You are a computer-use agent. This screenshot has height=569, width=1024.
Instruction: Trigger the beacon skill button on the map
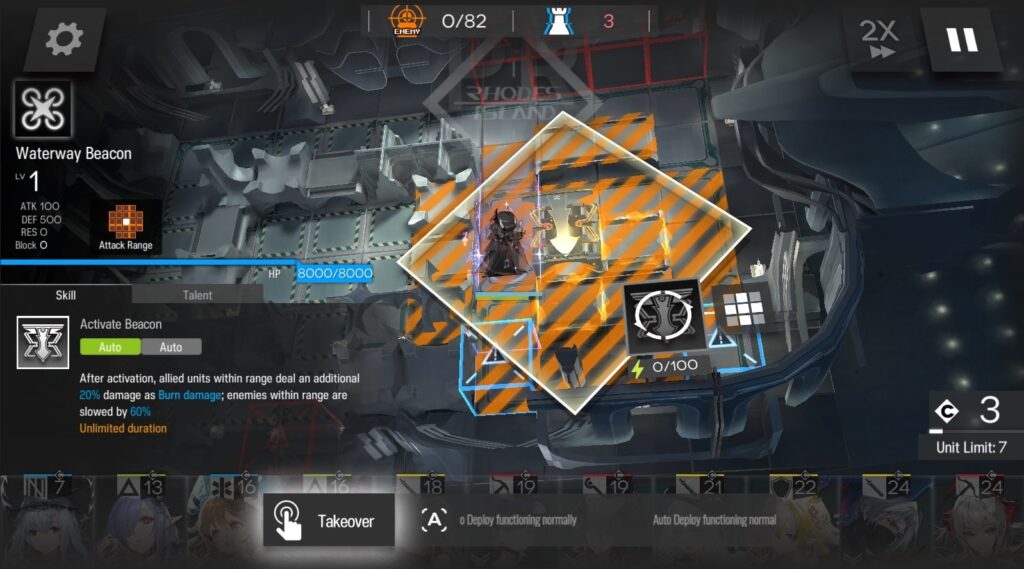pyautogui.click(x=664, y=317)
